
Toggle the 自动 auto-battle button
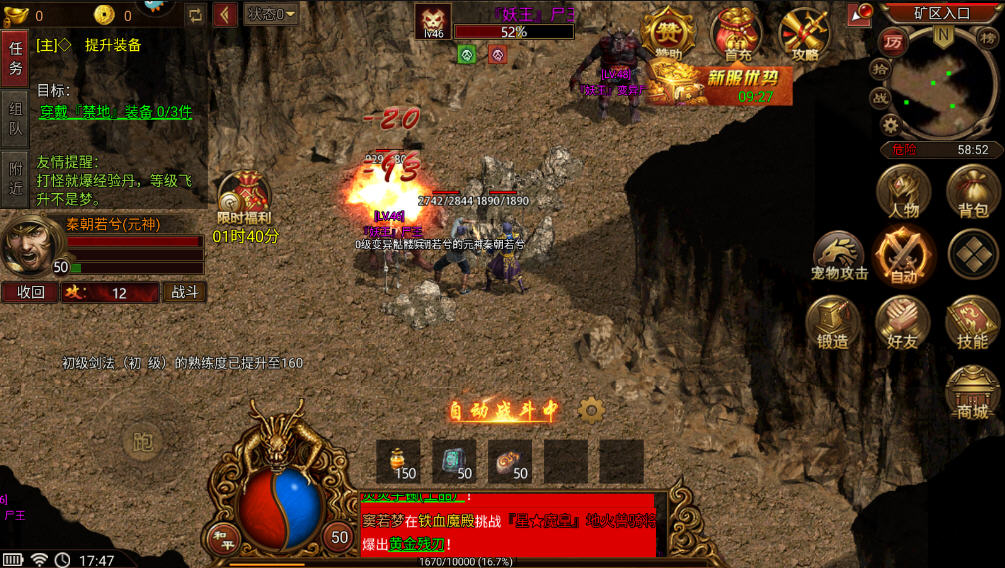click(902, 255)
